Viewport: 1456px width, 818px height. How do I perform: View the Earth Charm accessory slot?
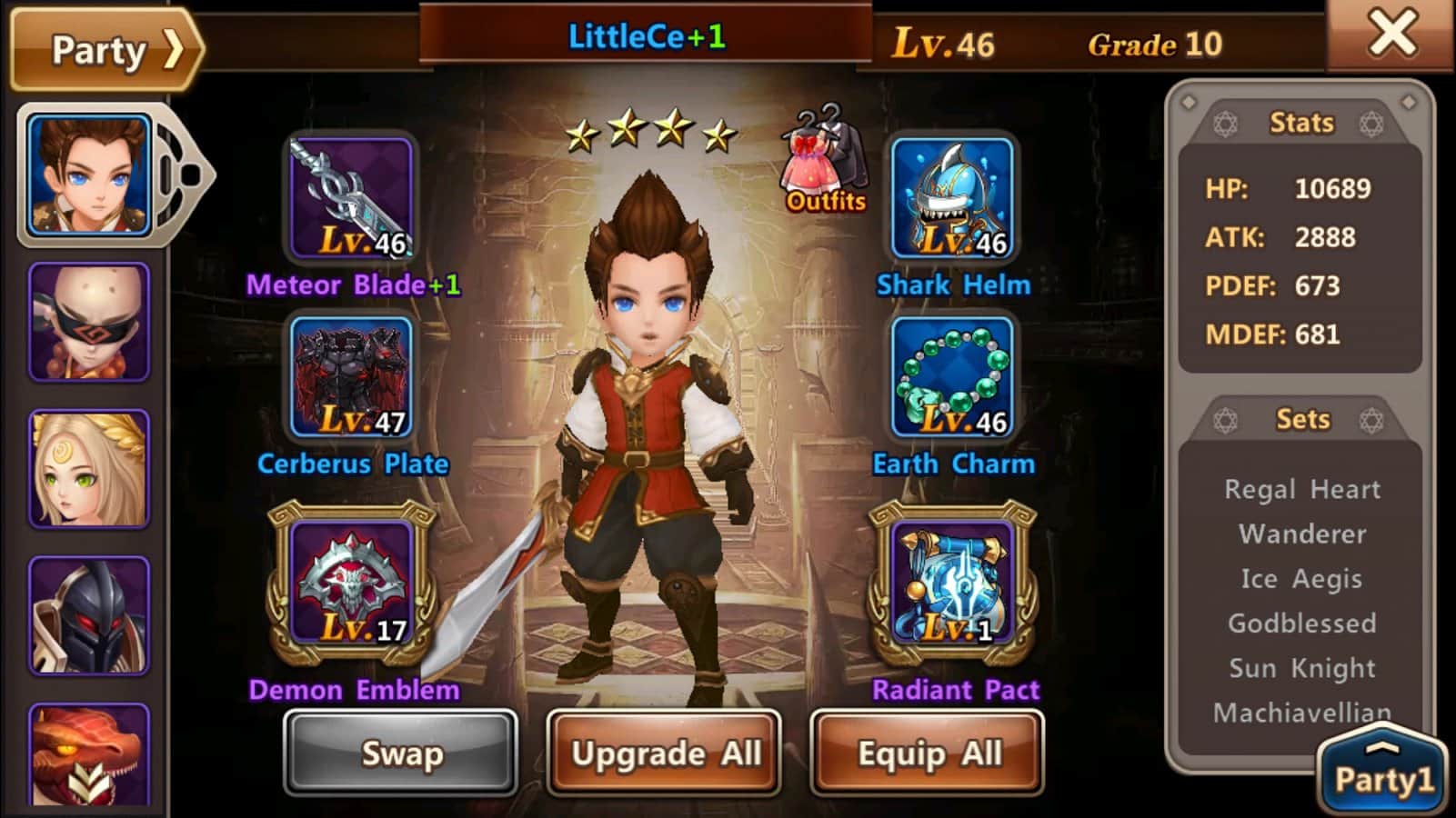pyautogui.click(x=952, y=377)
